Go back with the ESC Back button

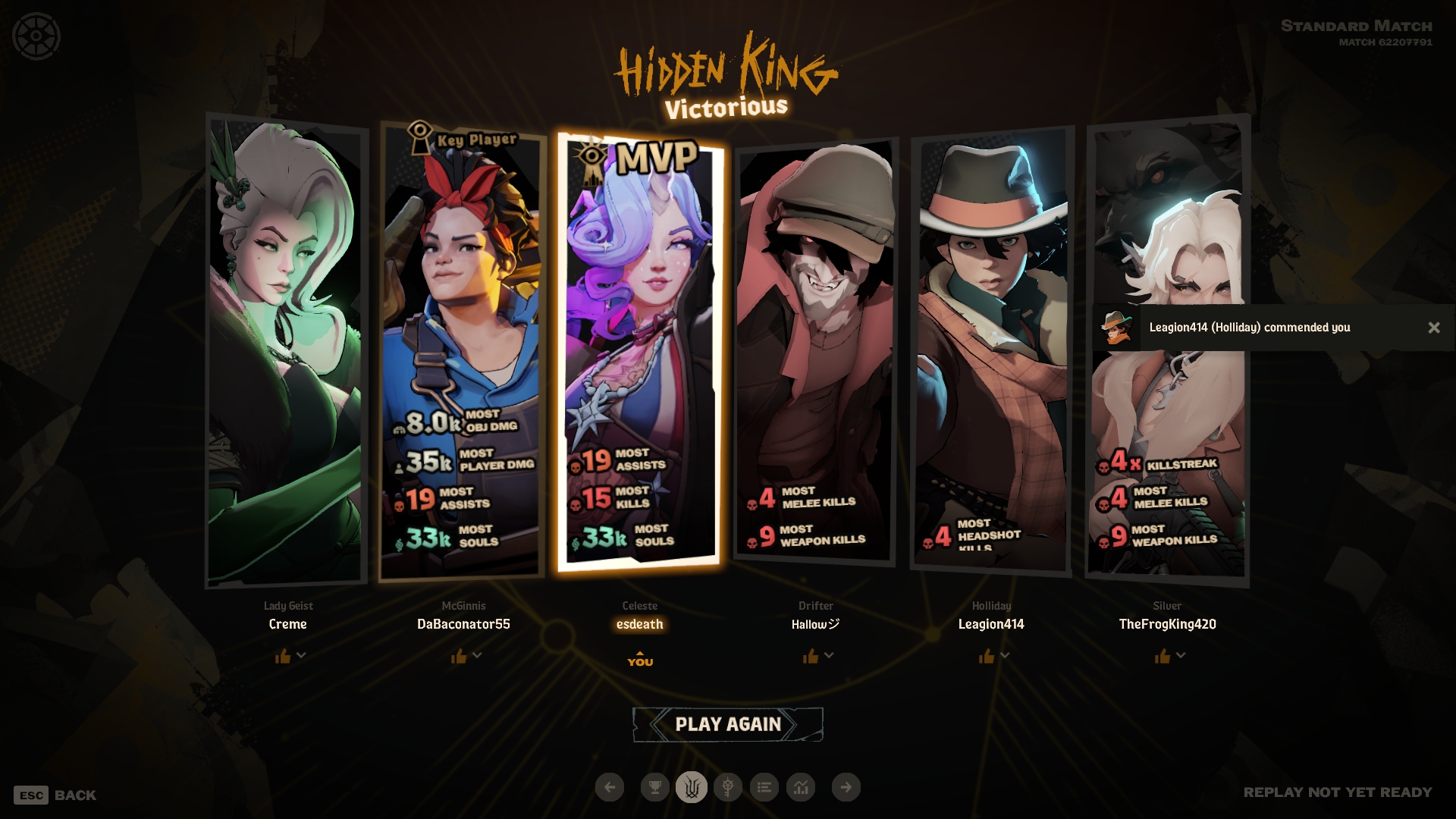point(55,795)
